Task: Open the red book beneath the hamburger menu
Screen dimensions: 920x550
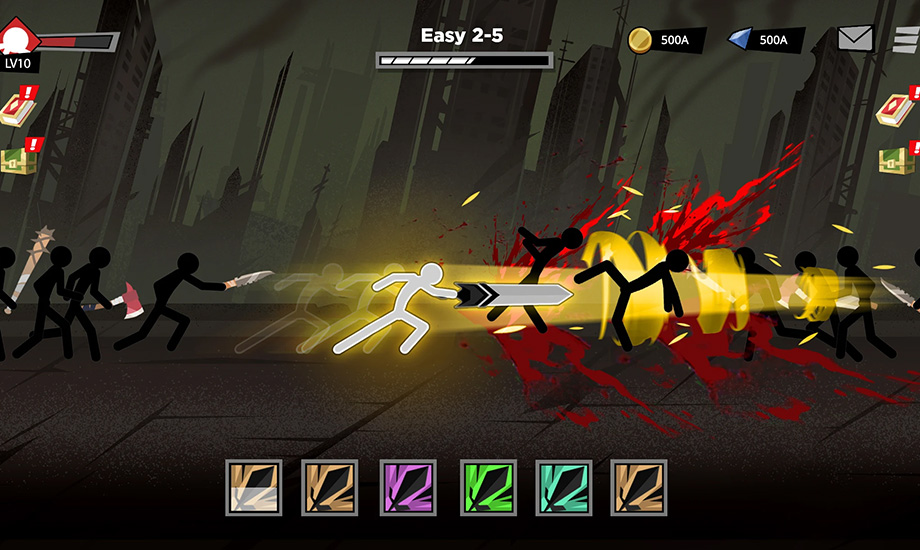Action: coord(895,108)
